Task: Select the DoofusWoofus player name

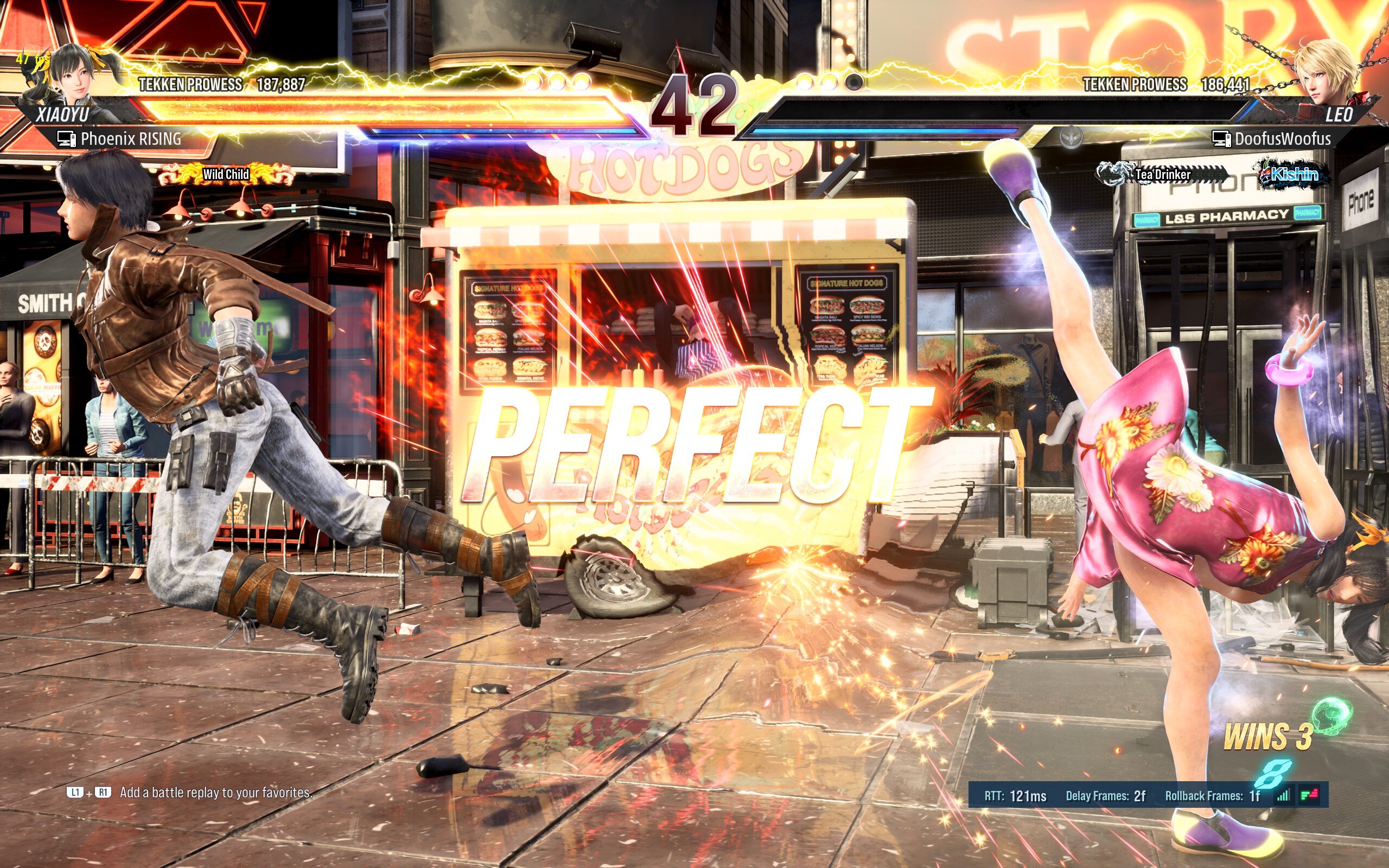Action: pyautogui.click(x=1282, y=139)
